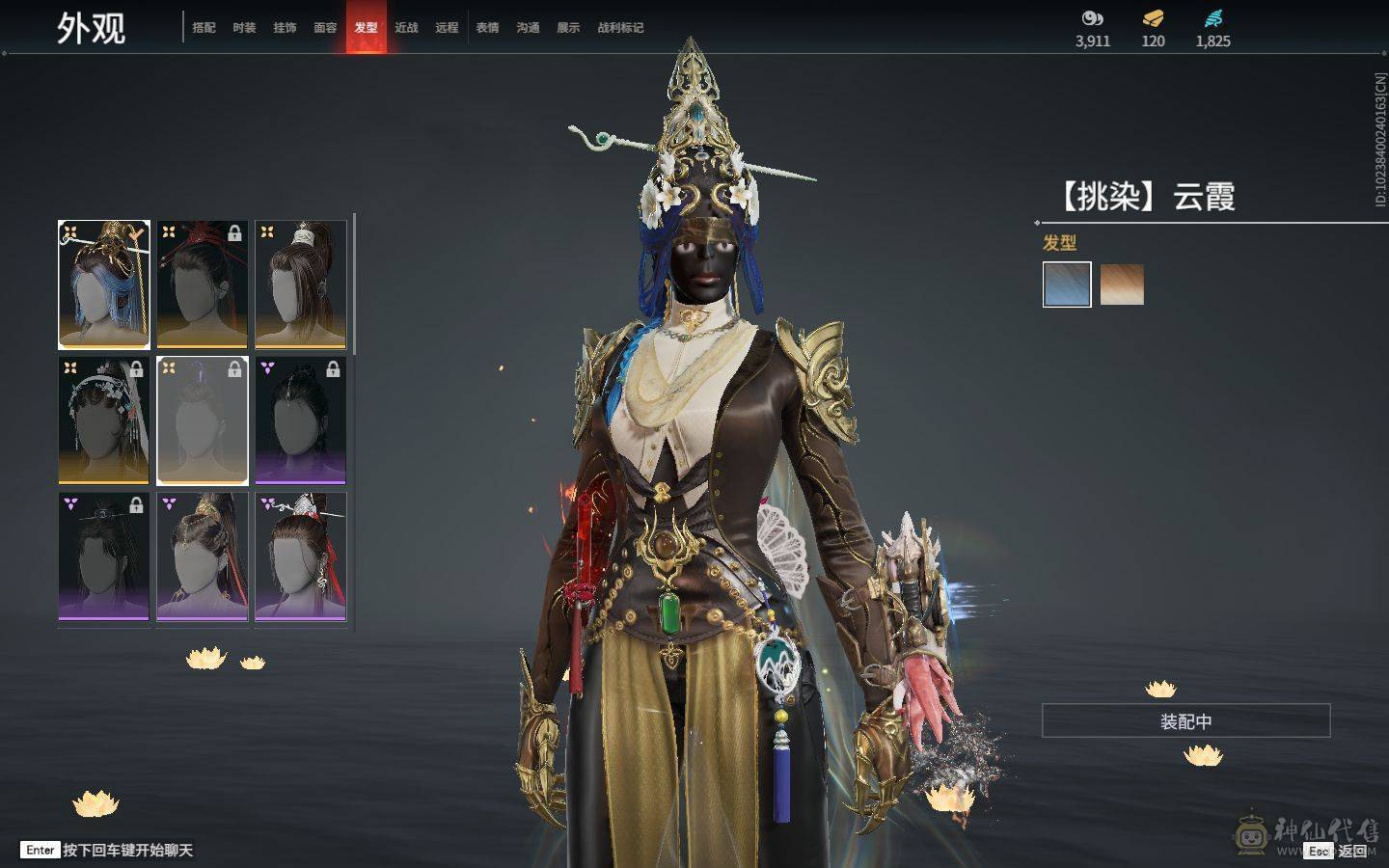Switch to the 远程 ranged tab

[x=447, y=28]
